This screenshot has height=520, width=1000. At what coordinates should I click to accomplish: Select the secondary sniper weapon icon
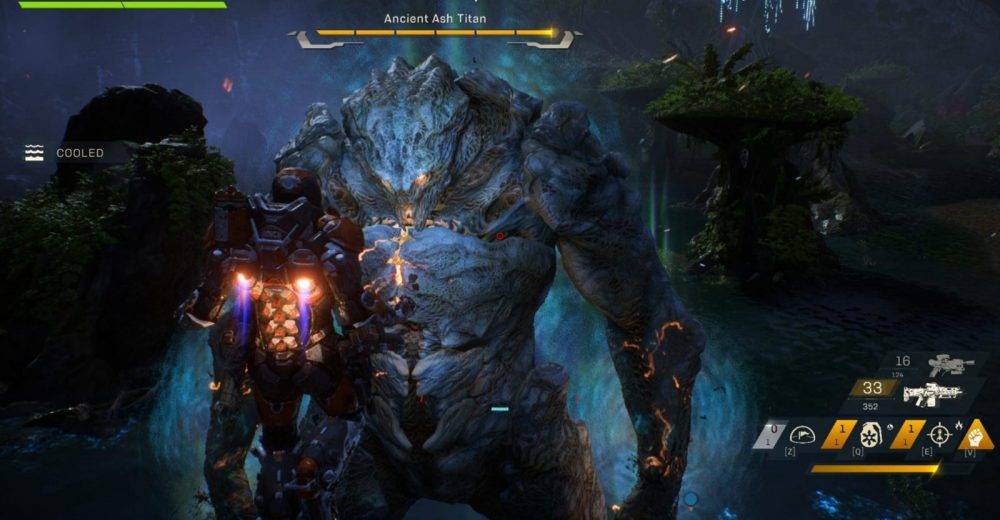(951, 366)
